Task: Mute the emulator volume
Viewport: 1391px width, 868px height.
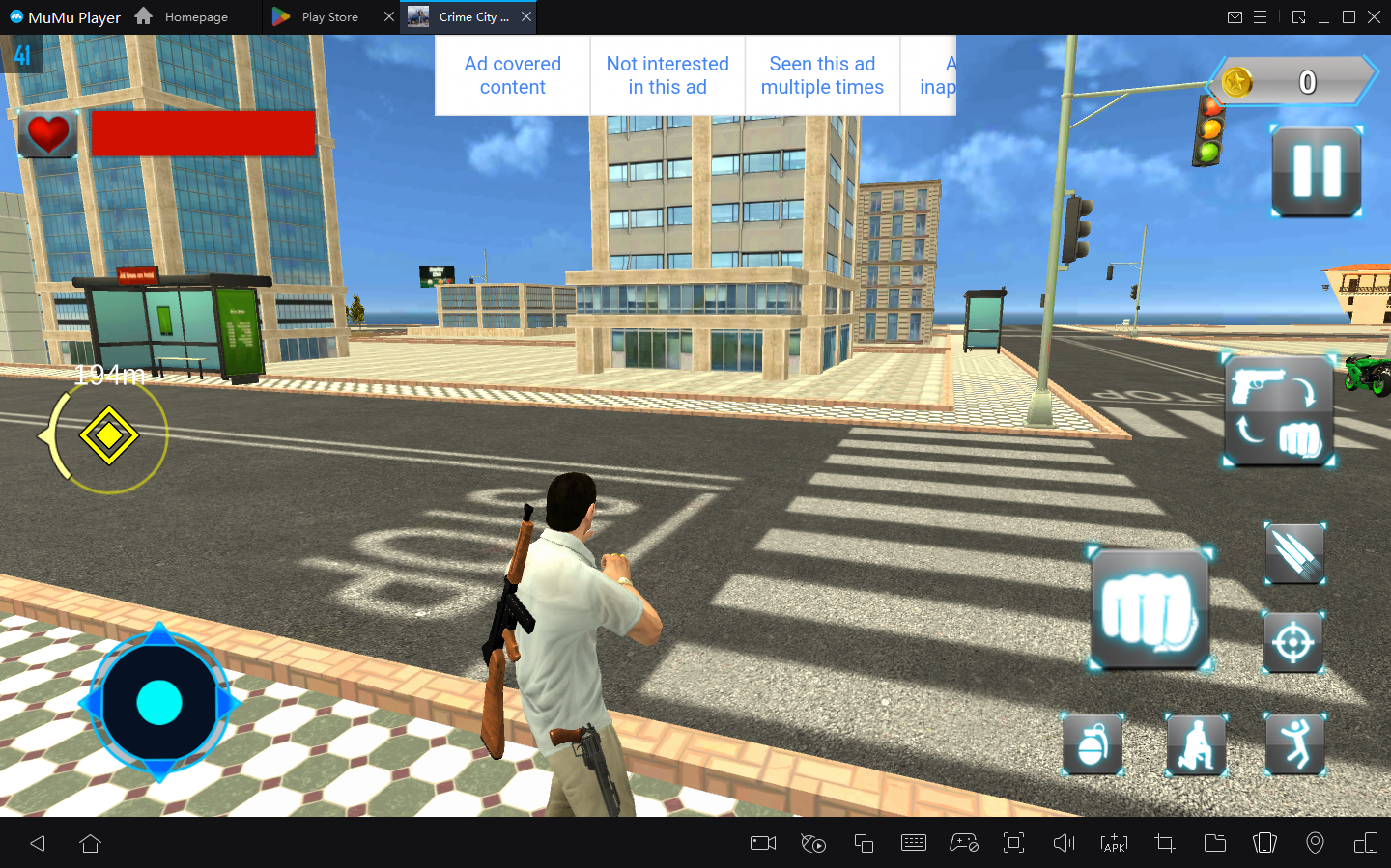Action: [1064, 843]
